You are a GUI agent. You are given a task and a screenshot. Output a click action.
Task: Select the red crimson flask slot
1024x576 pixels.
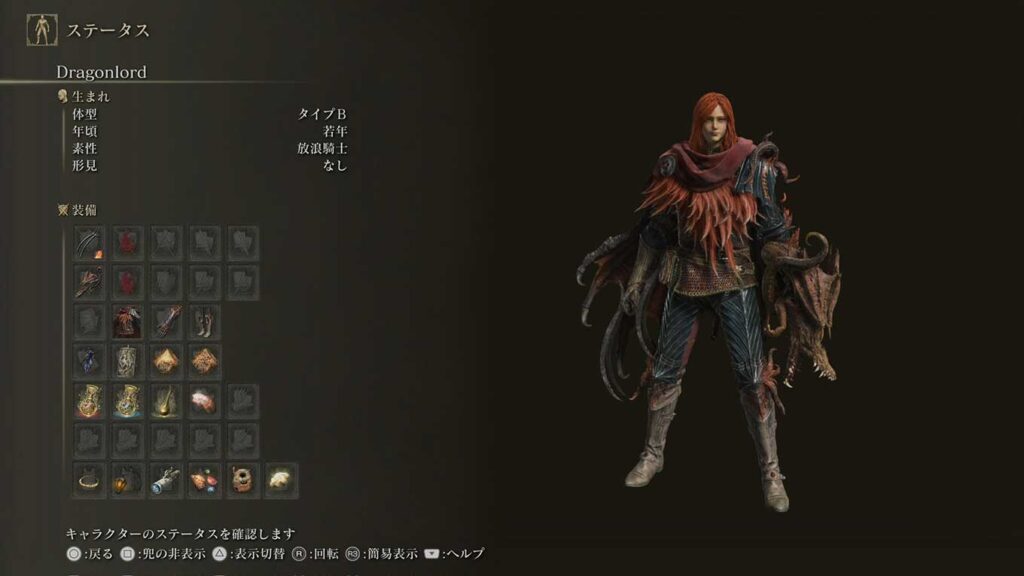pyautogui.click(x=89, y=400)
